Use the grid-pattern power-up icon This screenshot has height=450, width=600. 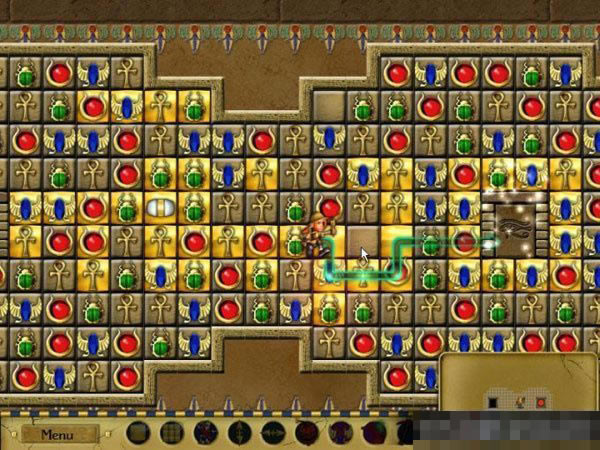(x=173, y=433)
